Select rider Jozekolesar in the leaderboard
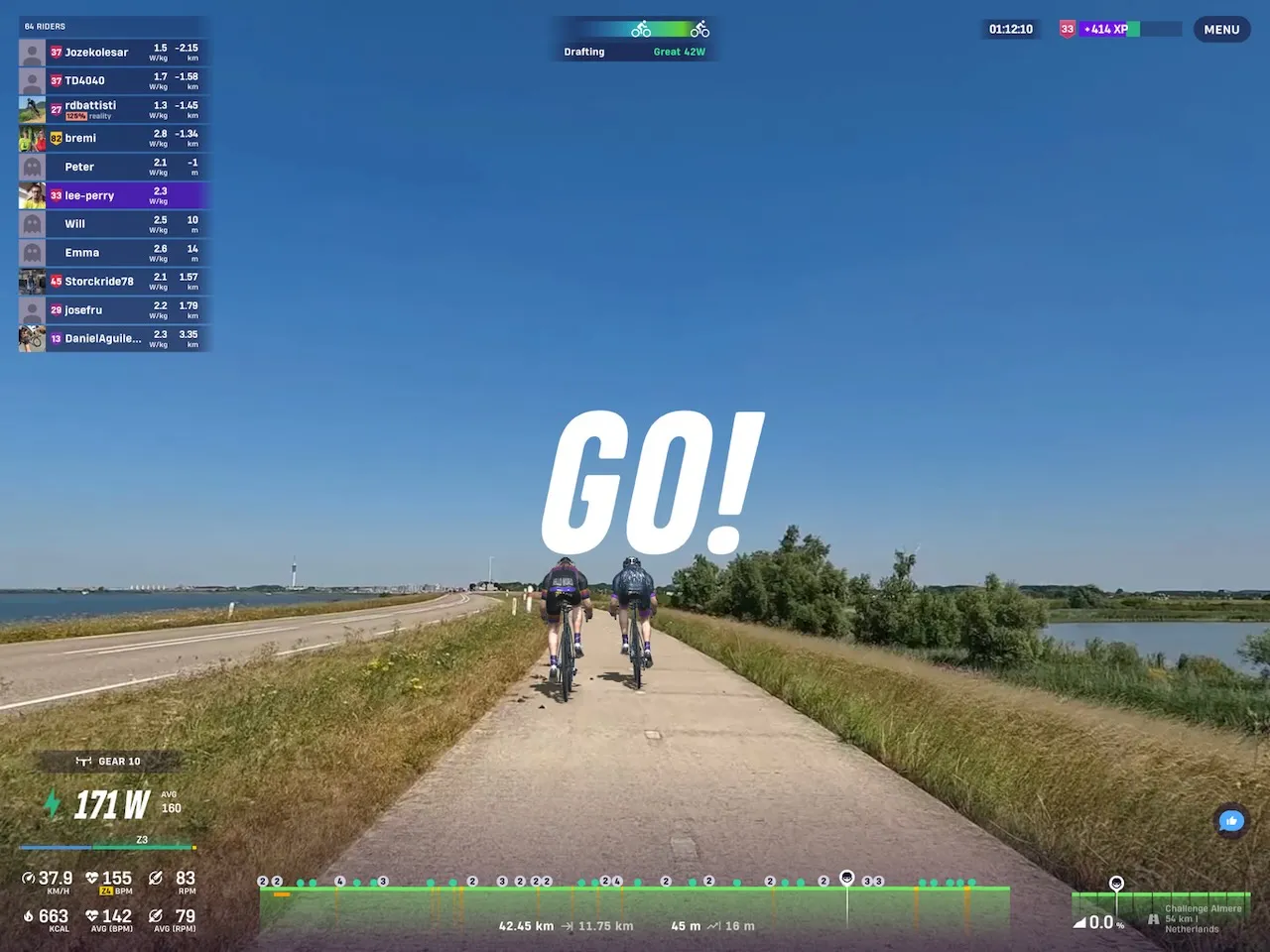The width and height of the screenshot is (1270, 952). 112,52
